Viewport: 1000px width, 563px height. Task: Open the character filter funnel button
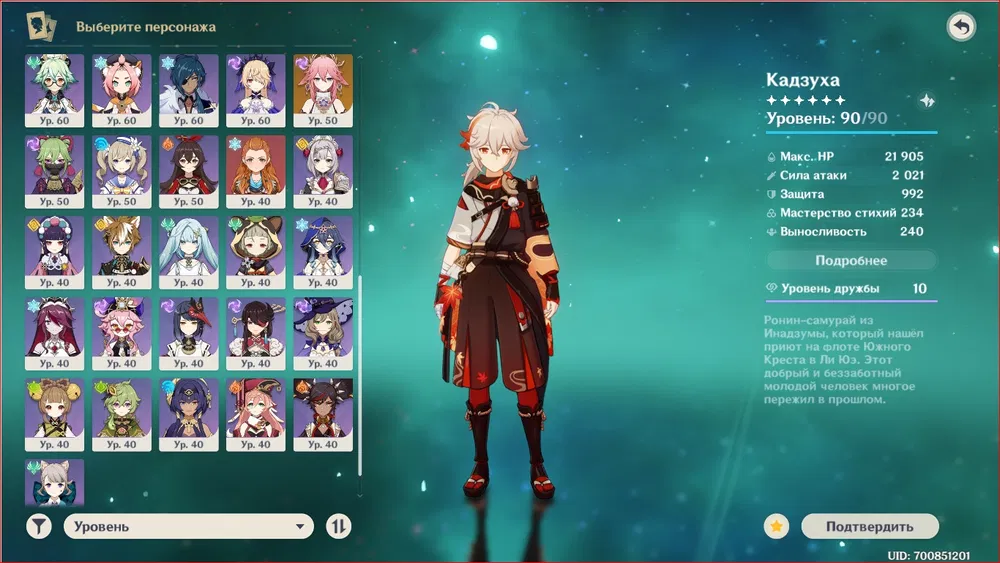39,526
